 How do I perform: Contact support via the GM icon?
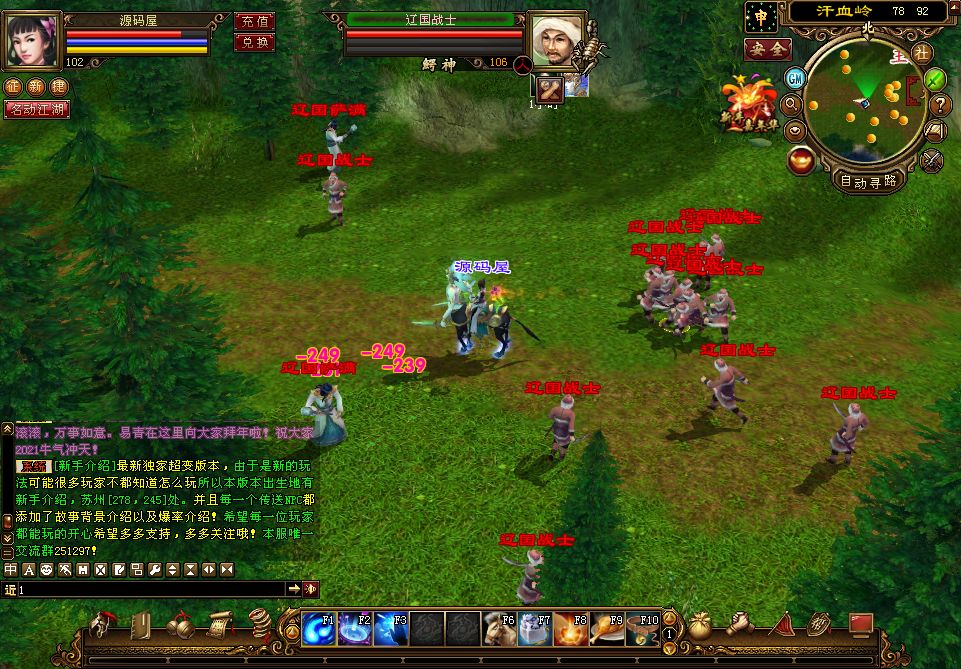click(796, 78)
